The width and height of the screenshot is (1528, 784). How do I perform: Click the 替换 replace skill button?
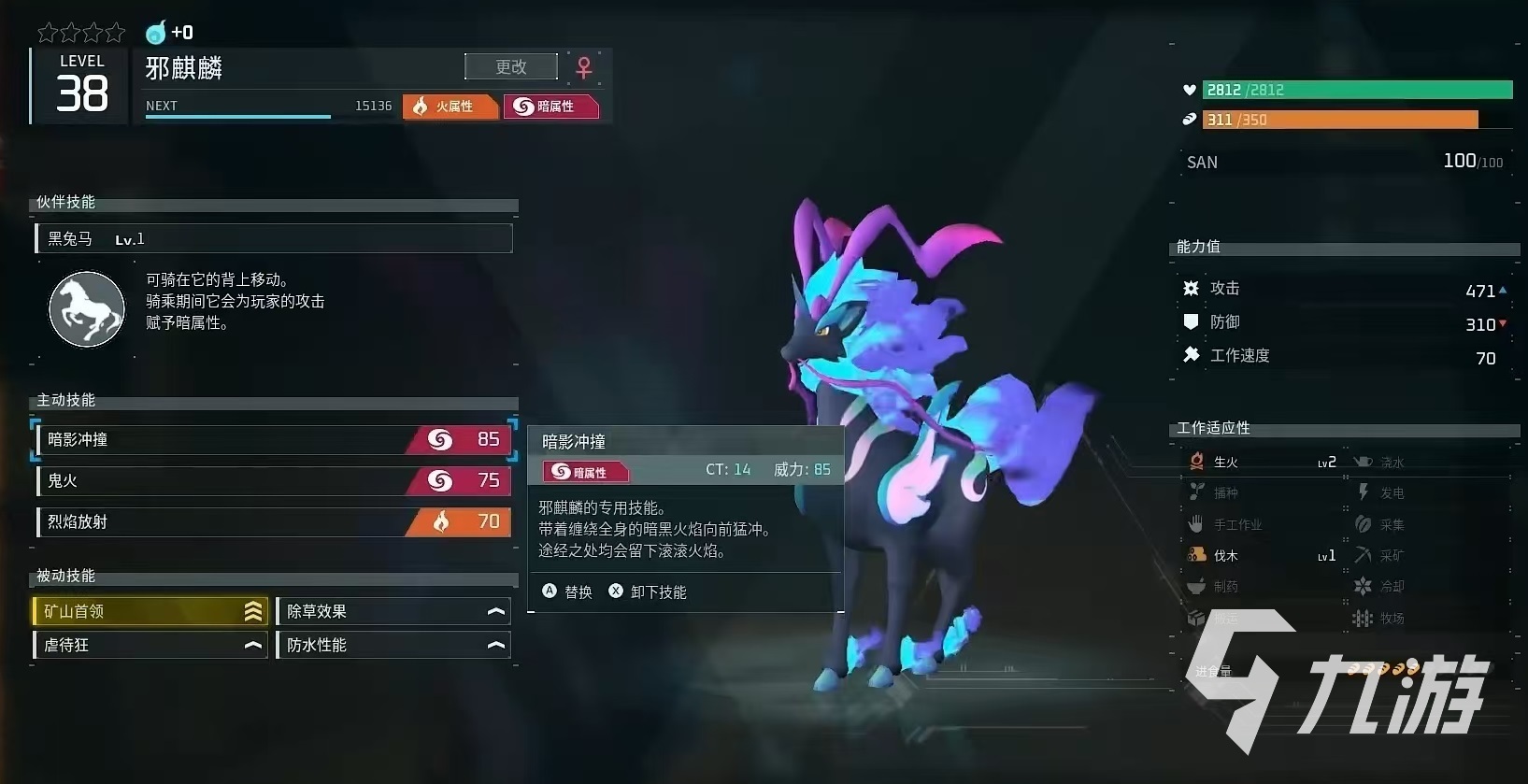pyautogui.click(x=567, y=592)
